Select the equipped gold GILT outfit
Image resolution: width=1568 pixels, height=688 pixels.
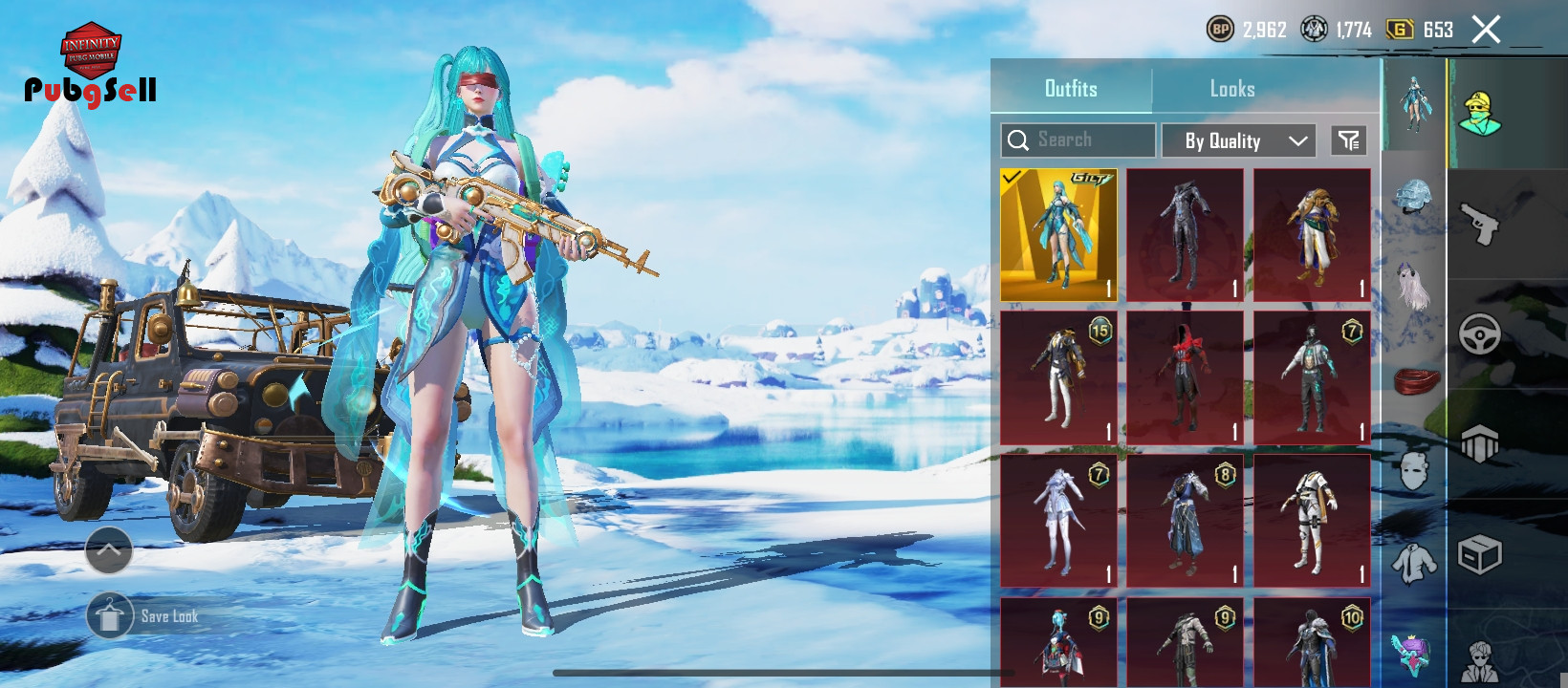tap(1058, 235)
